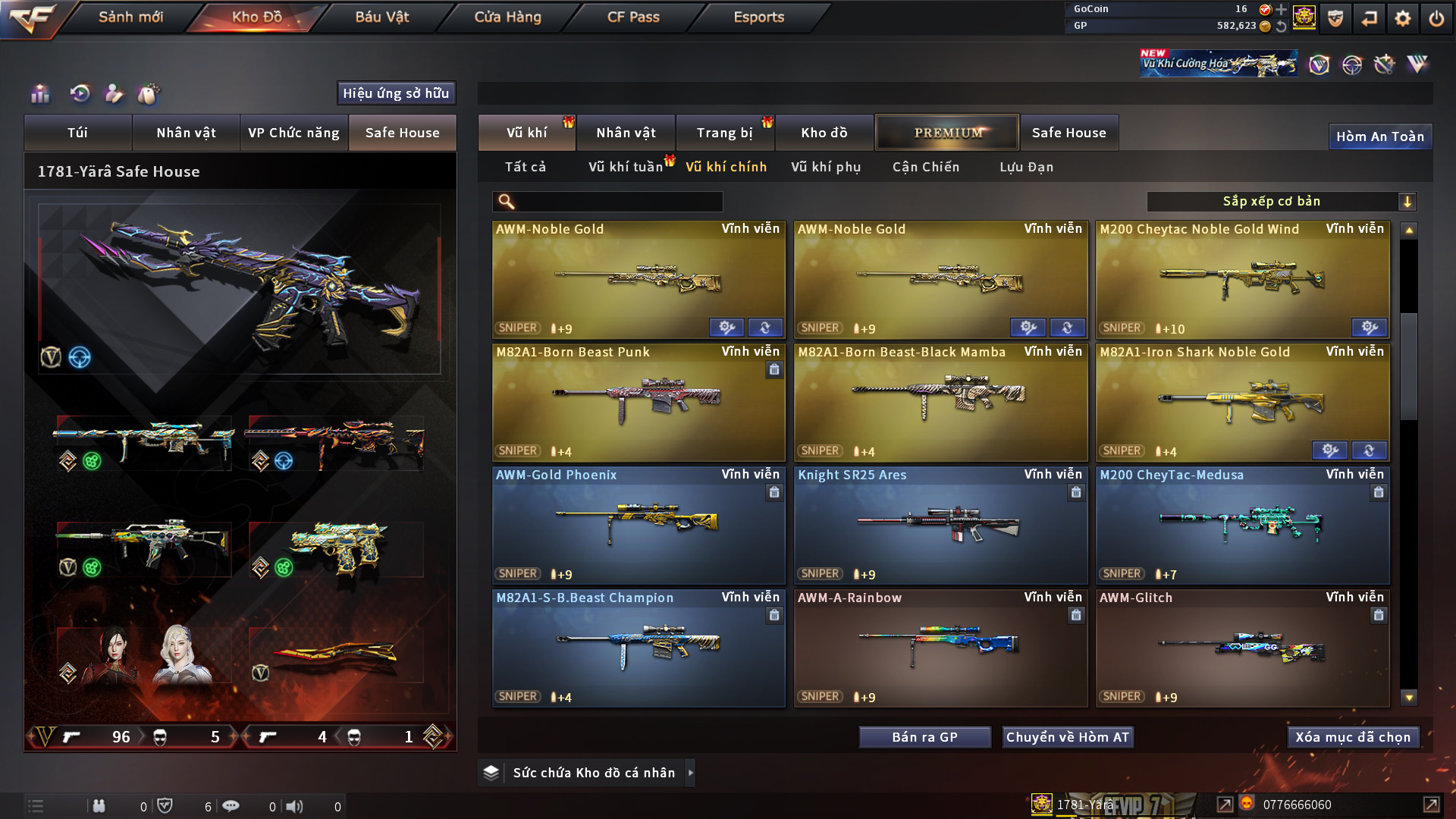Select the M200 Cheytac Noble Gold Wind
Viewport: 1456px width, 819px height.
pyautogui.click(x=1242, y=279)
